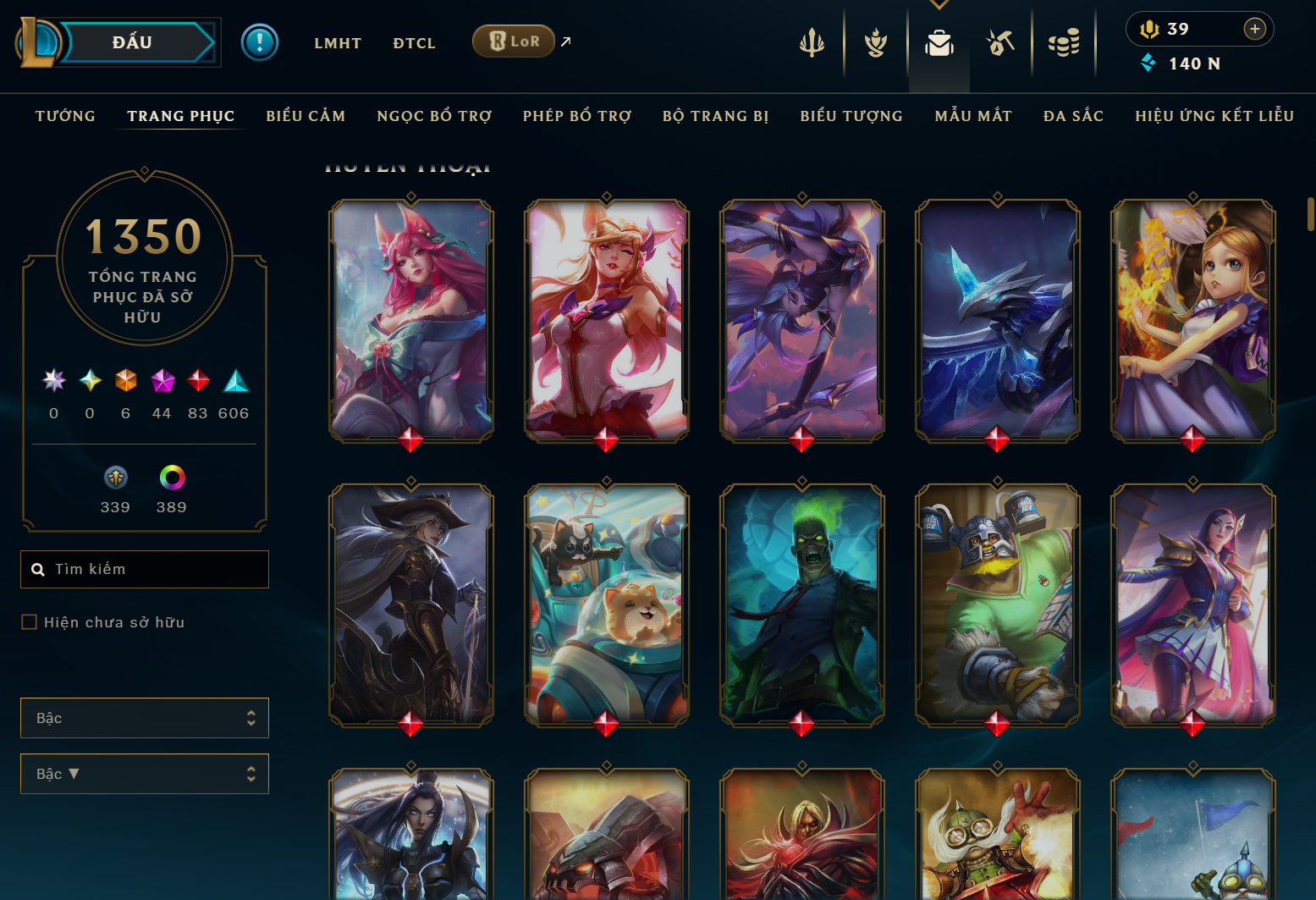
Task: Open the ĐTCL menu item
Action: 414,43
